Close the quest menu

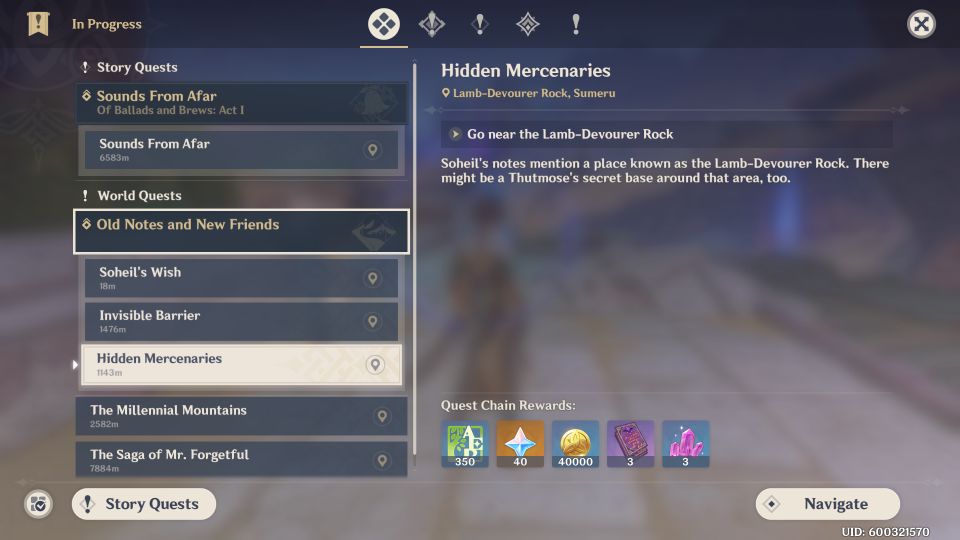point(921,24)
